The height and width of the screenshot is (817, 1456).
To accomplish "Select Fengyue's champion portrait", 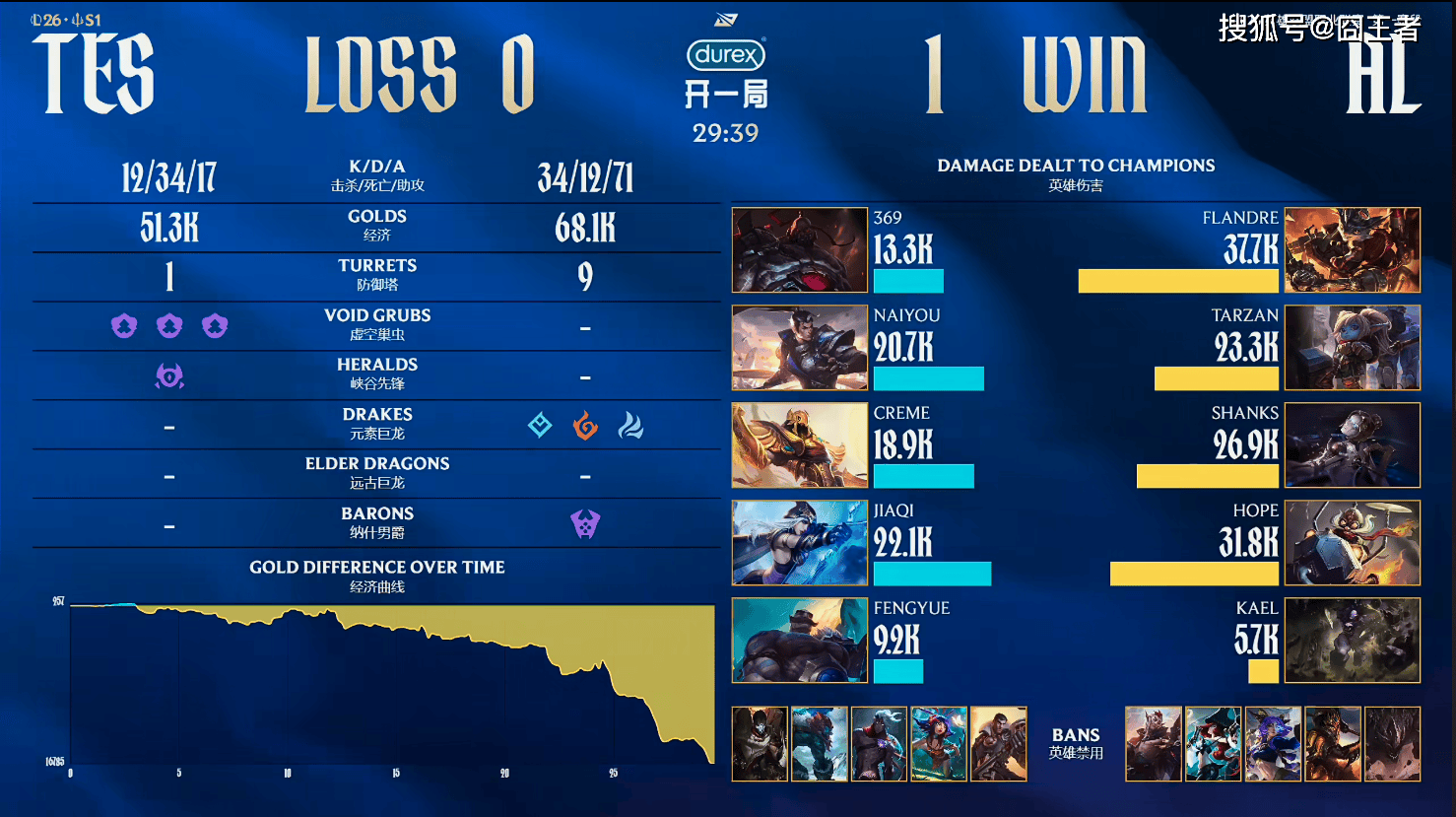I will click(799, 640).
